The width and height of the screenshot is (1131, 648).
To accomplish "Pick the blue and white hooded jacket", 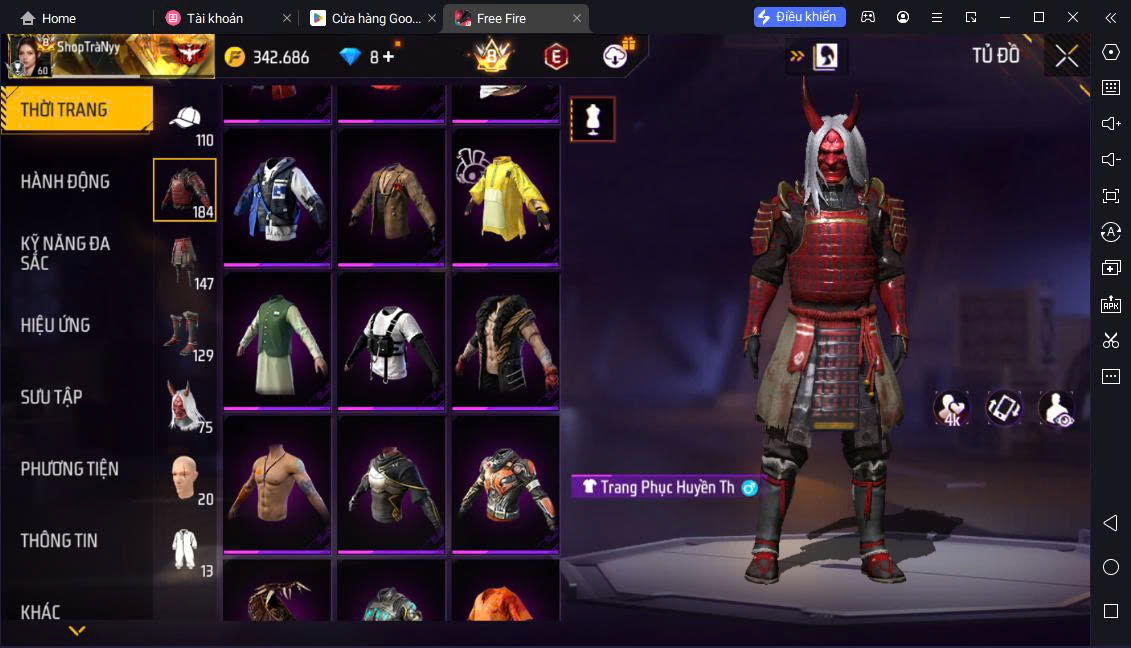I will 277,196.
